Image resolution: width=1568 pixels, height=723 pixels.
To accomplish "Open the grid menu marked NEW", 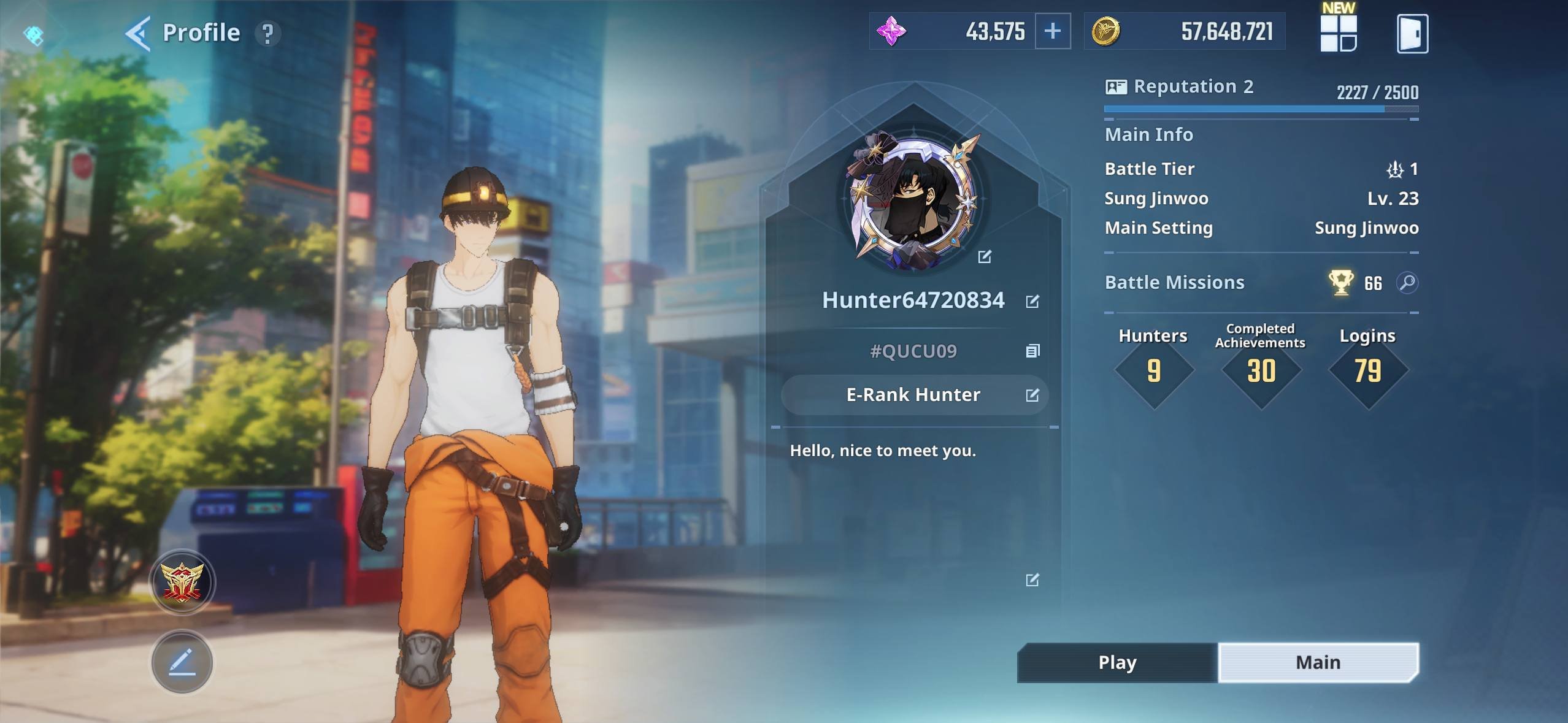I will 1338,33.
